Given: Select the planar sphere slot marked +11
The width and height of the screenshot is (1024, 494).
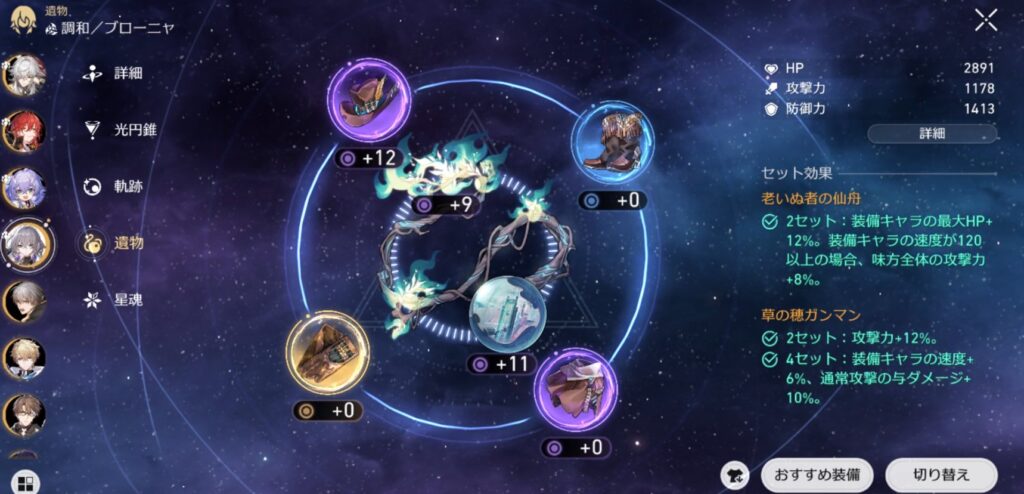Looking at the screenshot, I should (507, 311).
